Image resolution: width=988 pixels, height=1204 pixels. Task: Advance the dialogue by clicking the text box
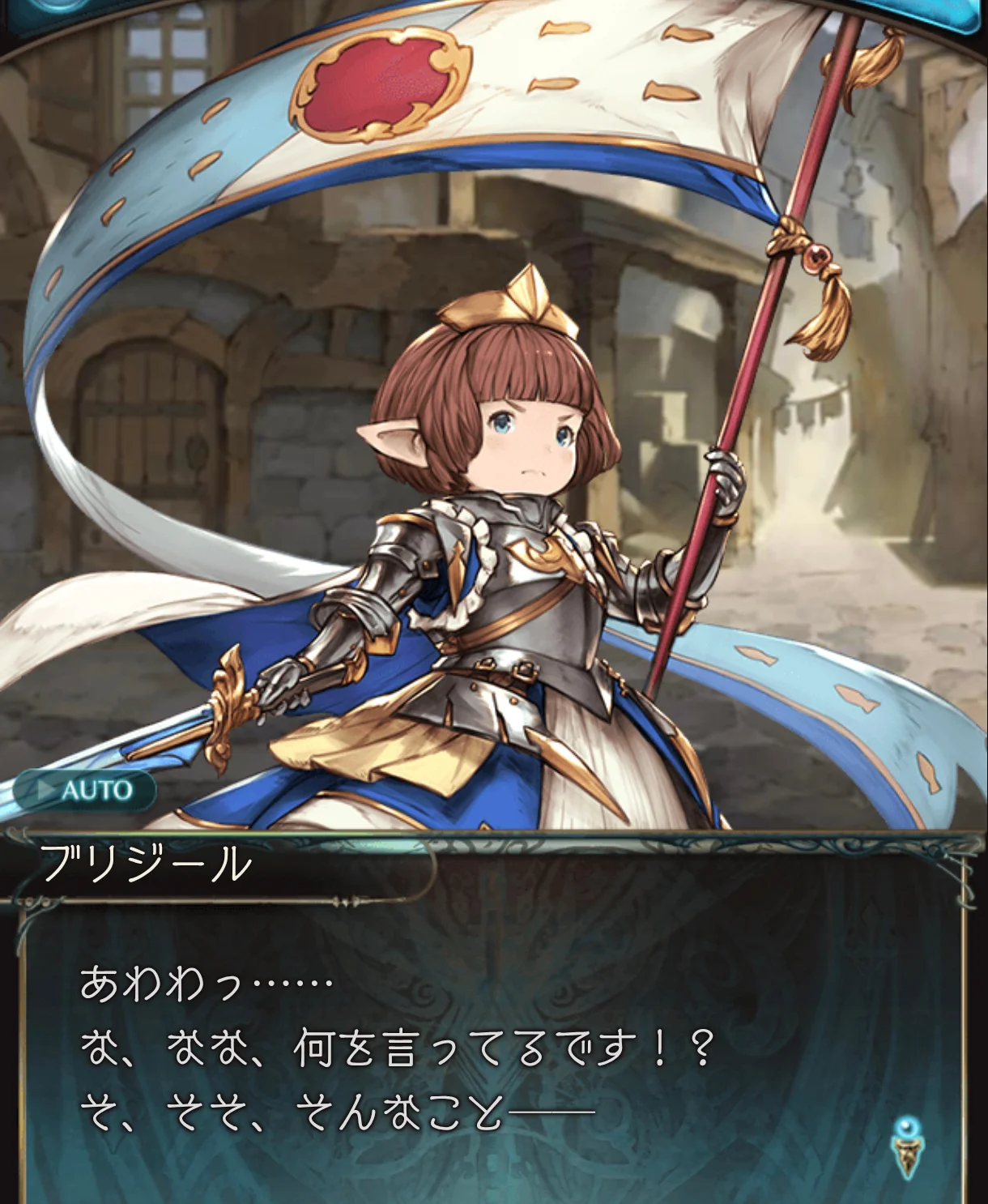486,1053
